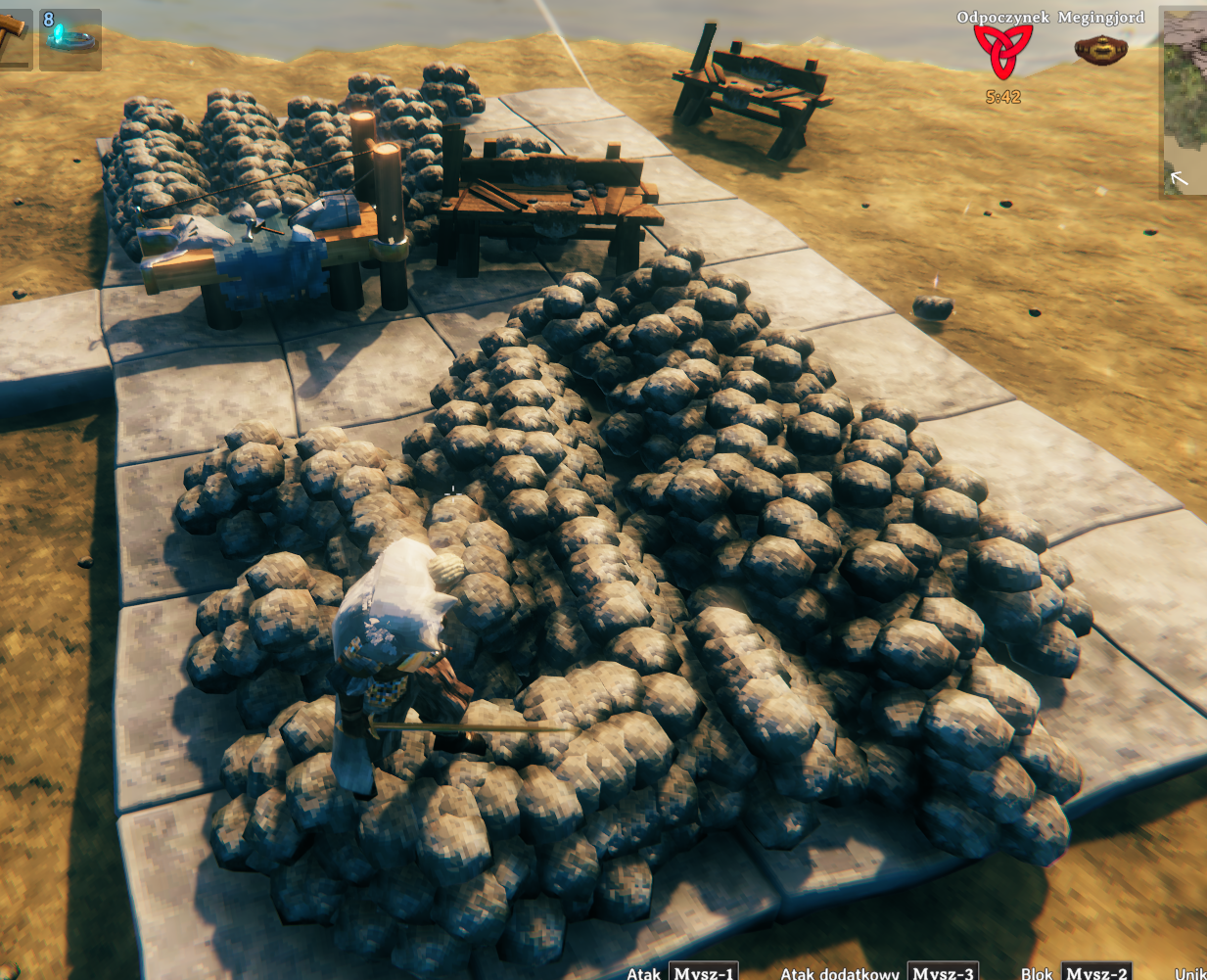Screen dimensions: 1207x980
Task: Open the minimap
Action: click(x=1184, y=103)
